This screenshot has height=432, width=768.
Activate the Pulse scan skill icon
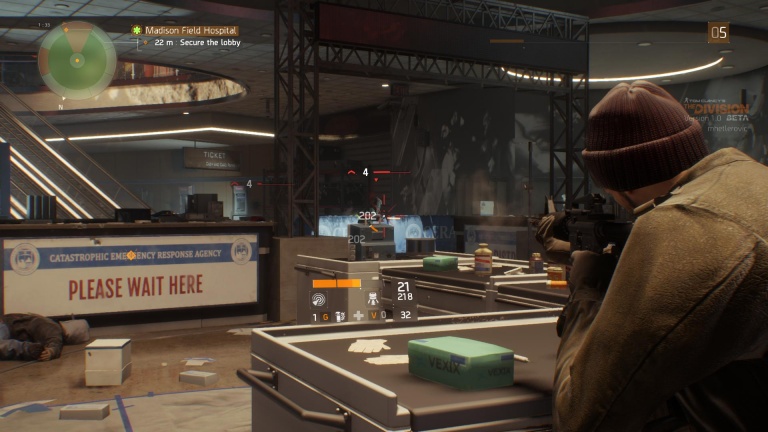tap(319, 299)
